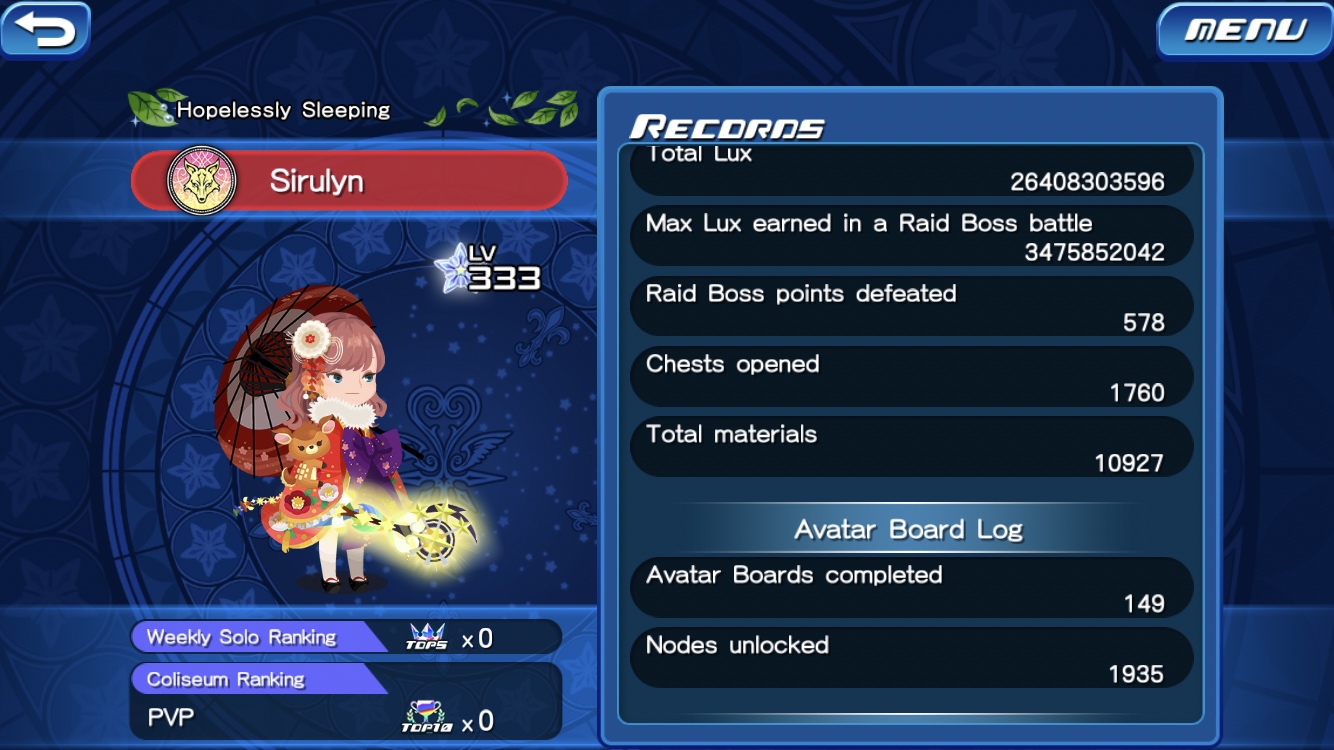Select the Coliseum Ranking PVP row

(345, 702)
